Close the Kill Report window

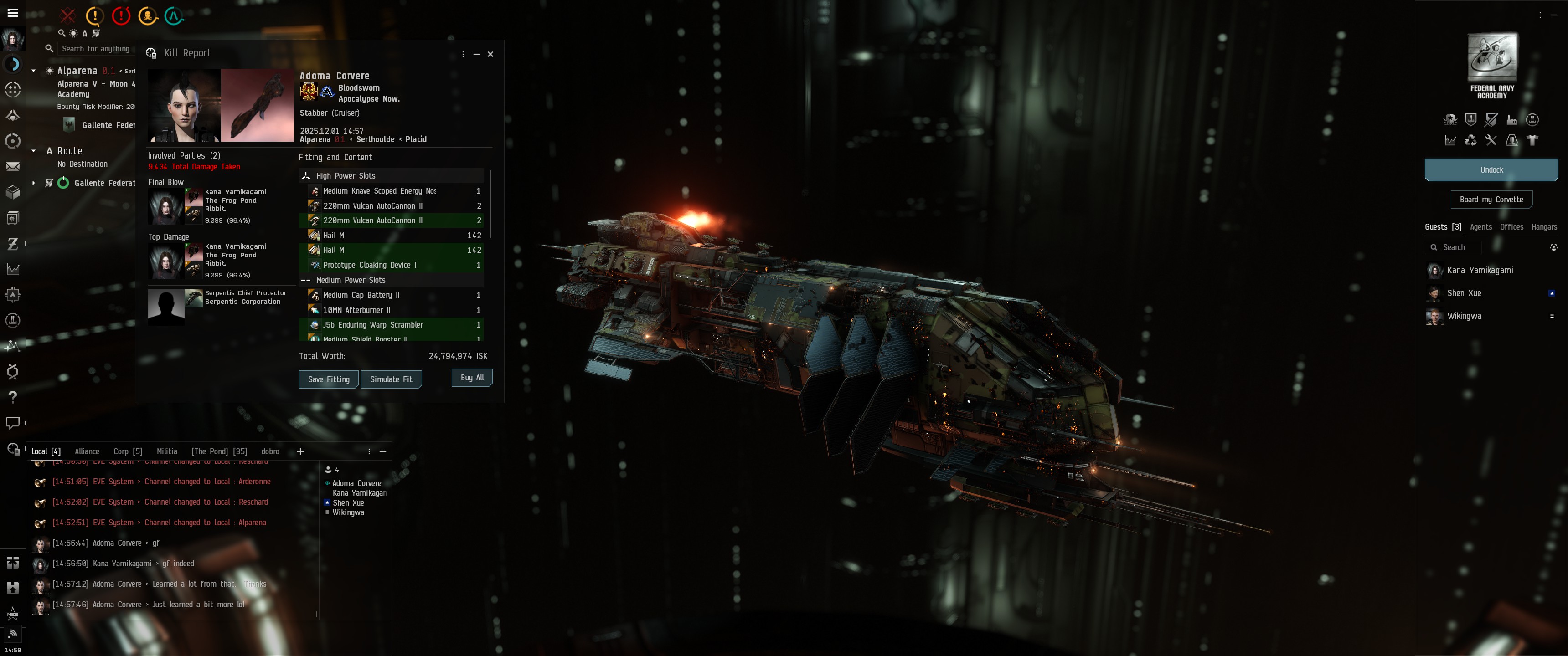(490, 54)
